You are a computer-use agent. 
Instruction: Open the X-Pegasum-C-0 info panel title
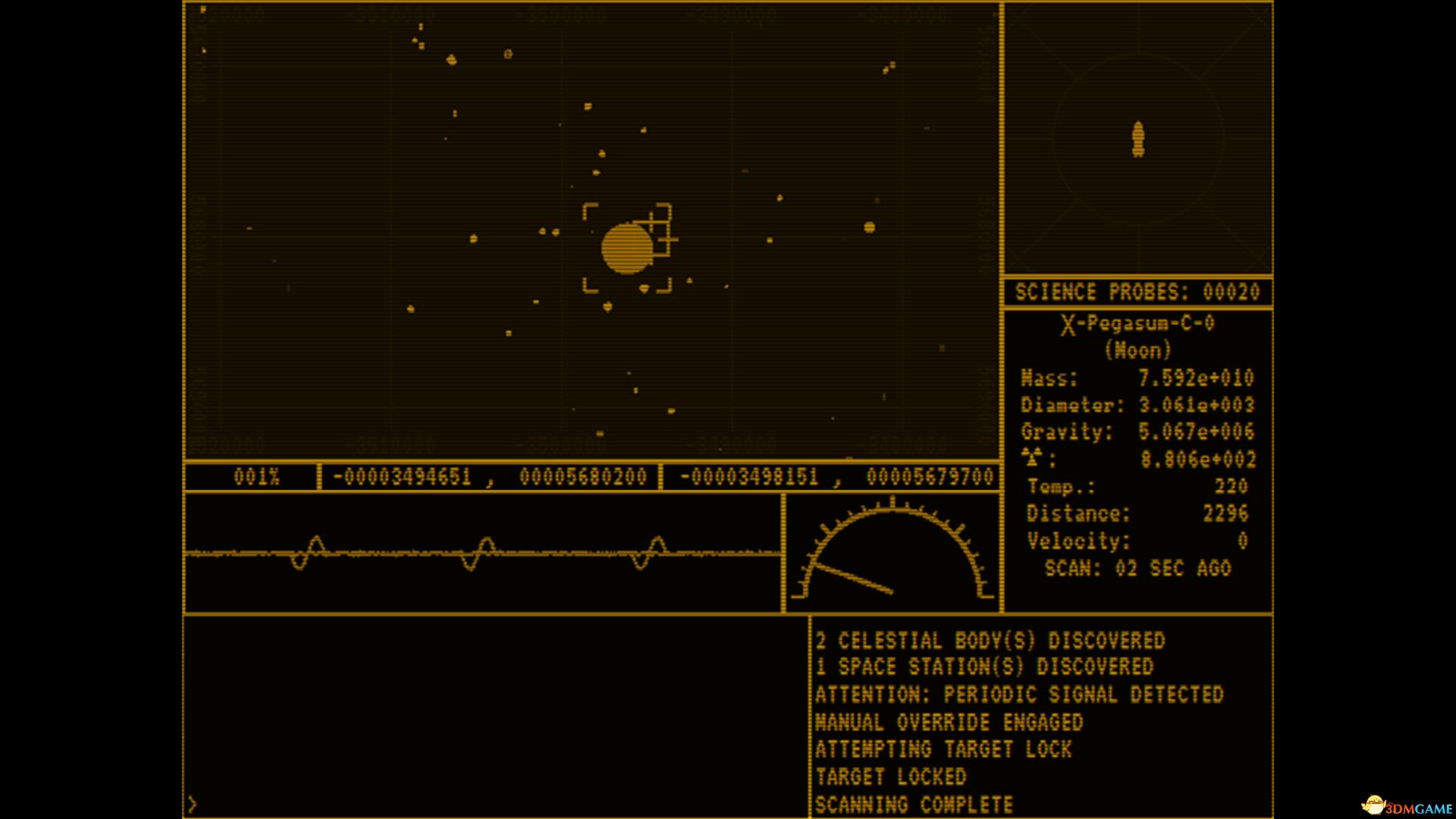(x=1136, y=324)
